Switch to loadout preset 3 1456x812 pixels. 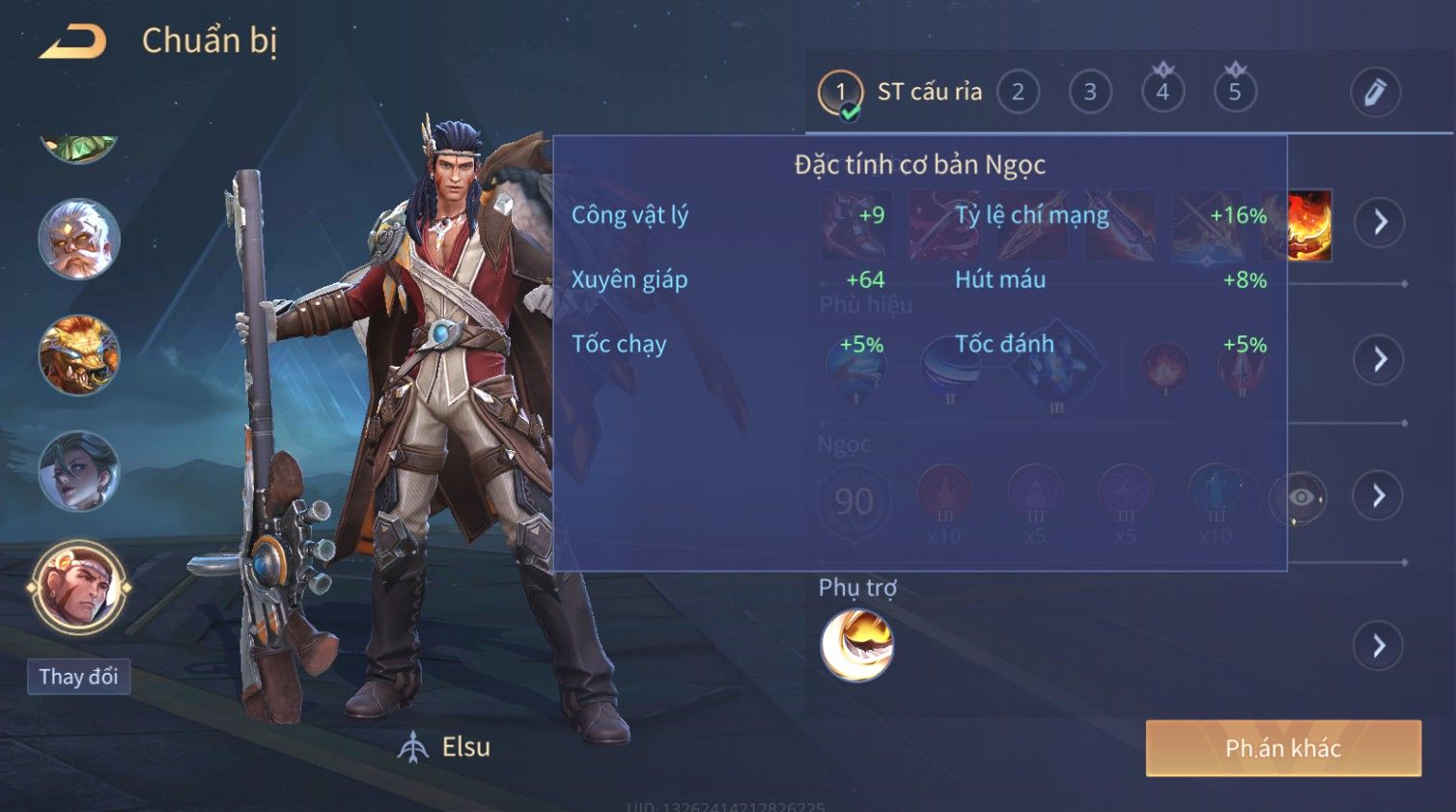[x=1090, y=93]
